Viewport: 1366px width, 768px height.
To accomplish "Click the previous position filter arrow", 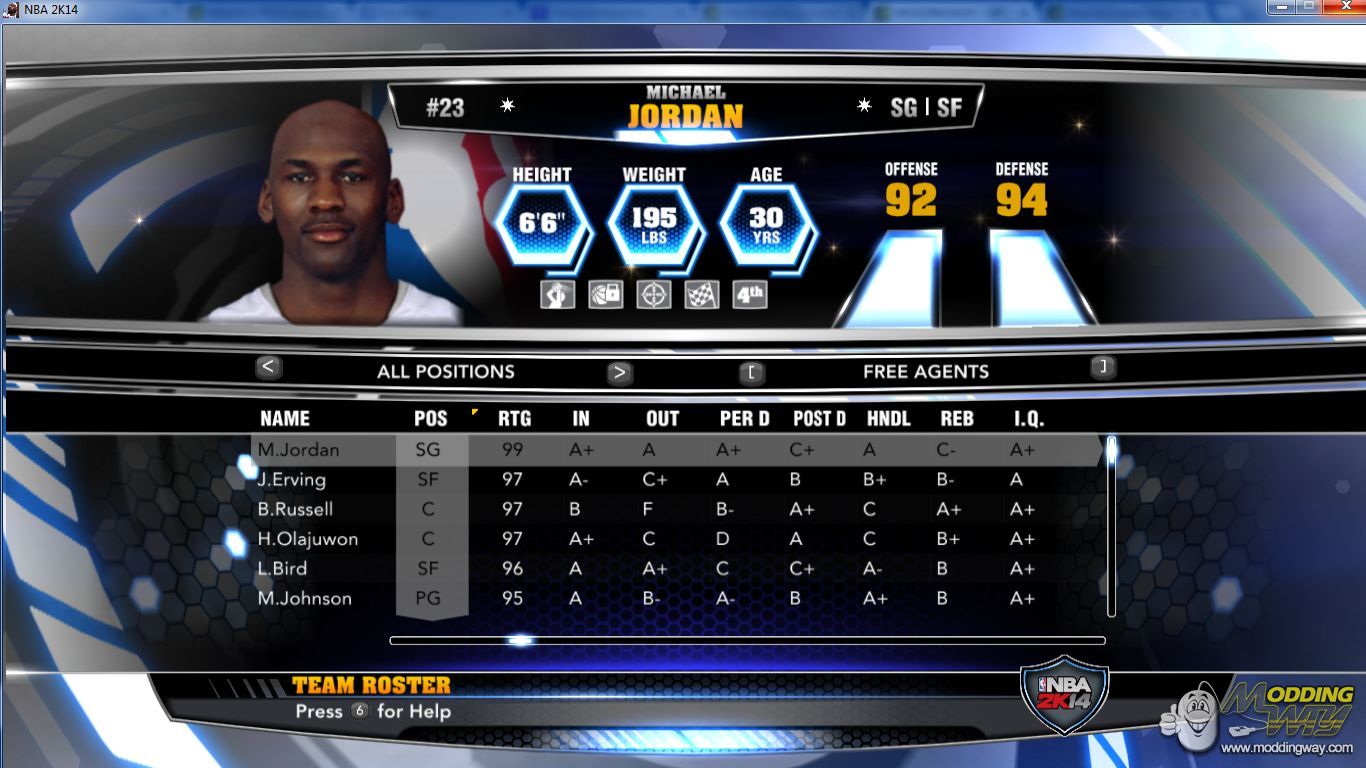I will coord(267,367).
